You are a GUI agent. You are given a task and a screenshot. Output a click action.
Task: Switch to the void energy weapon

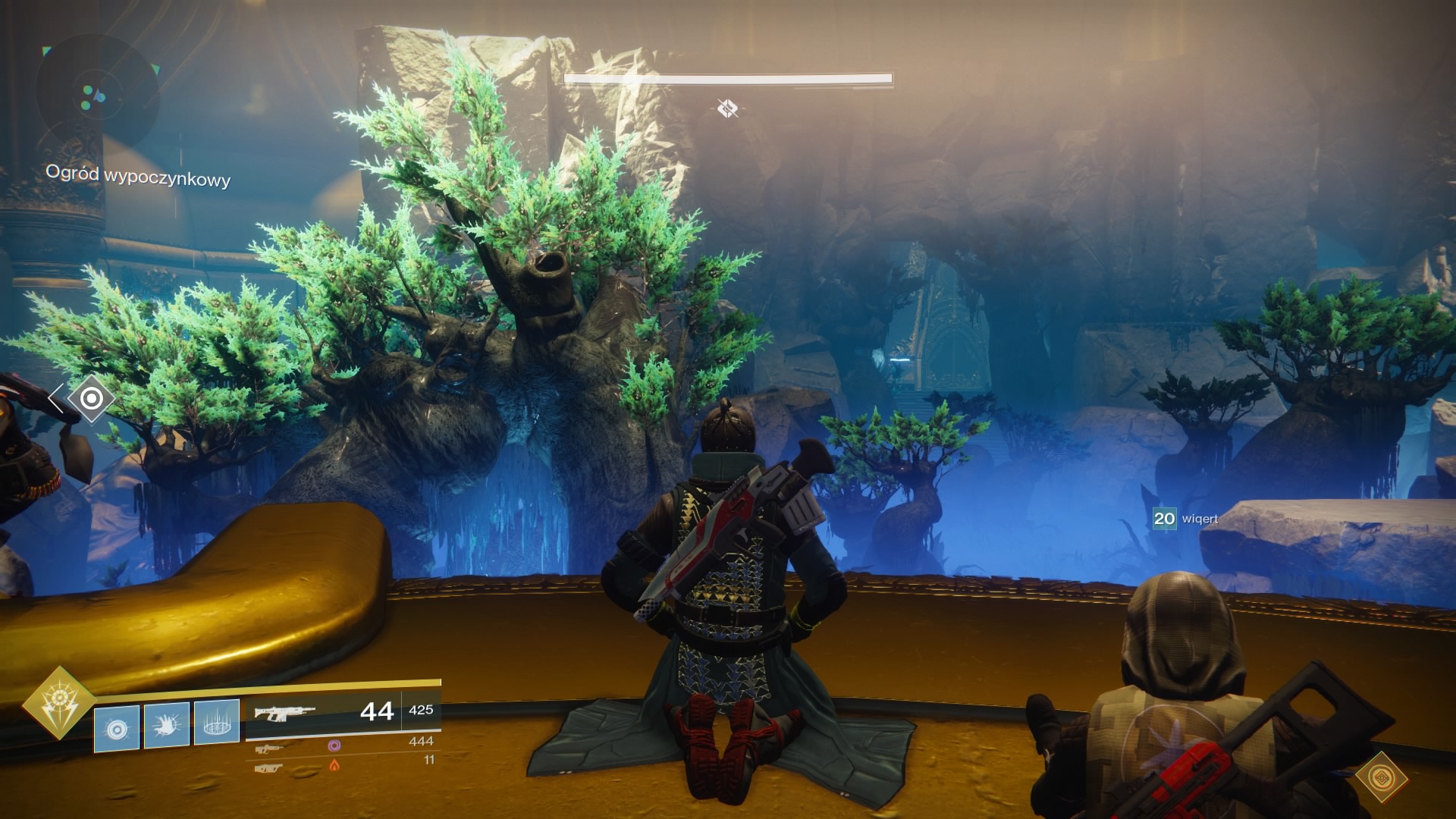tap(270, 747)
